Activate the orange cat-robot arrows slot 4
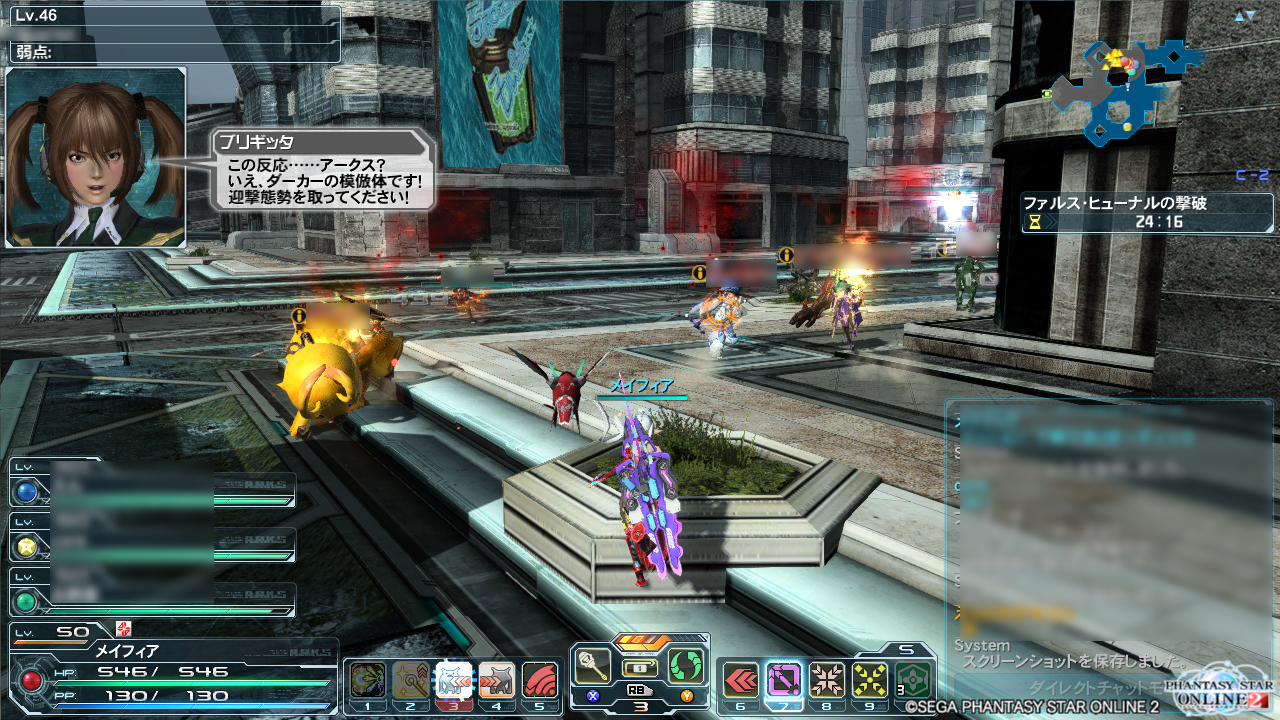1280x720 pixels. pyautogui.click(x=497, y=680)
